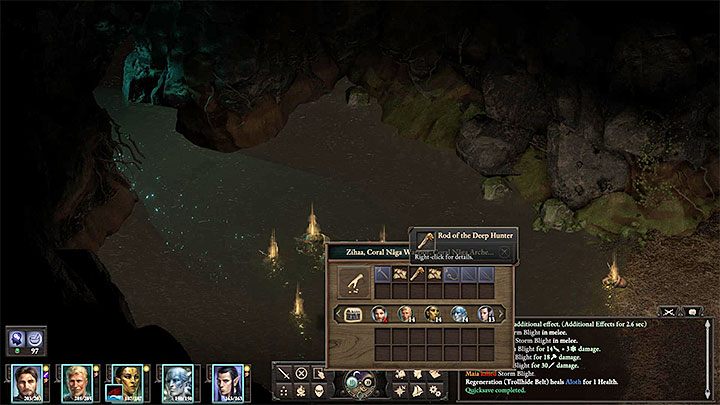Show previous characters with the left arrow
Image resolution: width=720 pixels, height=405 pixels.
[337, 315]
